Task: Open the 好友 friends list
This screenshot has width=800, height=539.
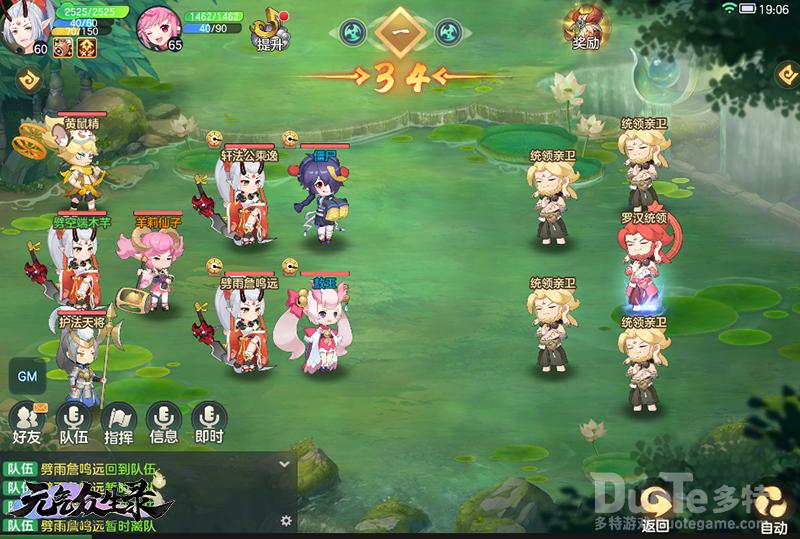Action: 26,421
